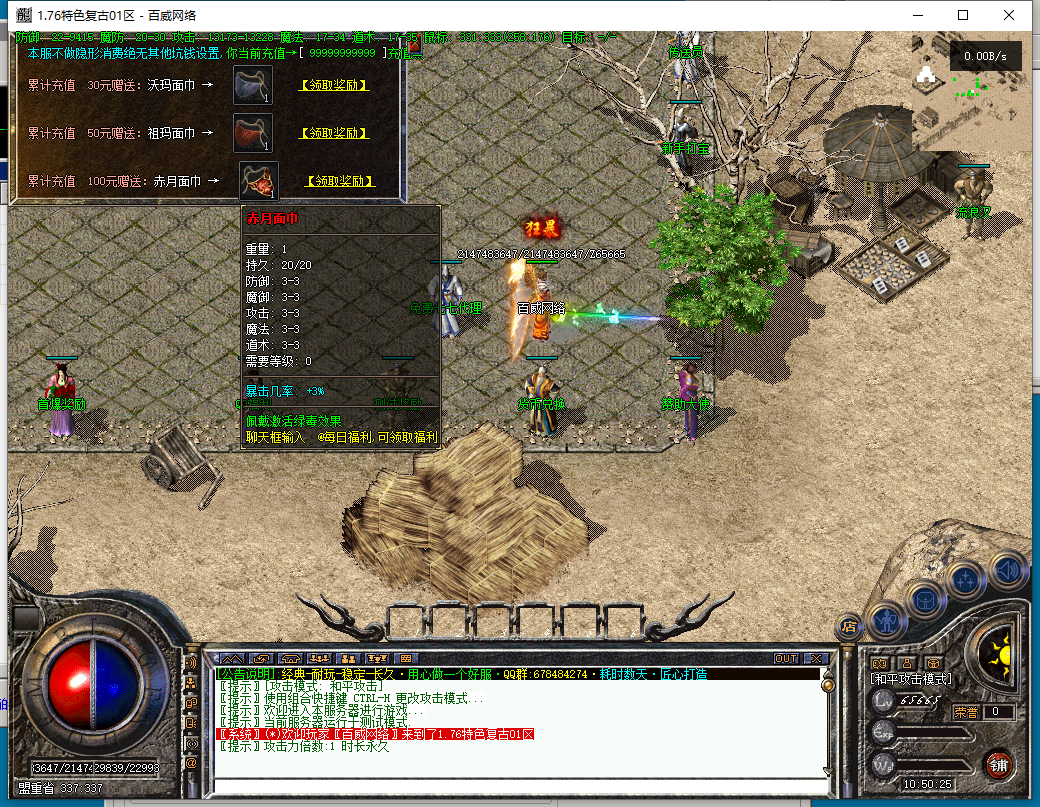Toggle sound with the speaker button
This screenshot has height=807, width=1040.
(x=1008, y=569)
